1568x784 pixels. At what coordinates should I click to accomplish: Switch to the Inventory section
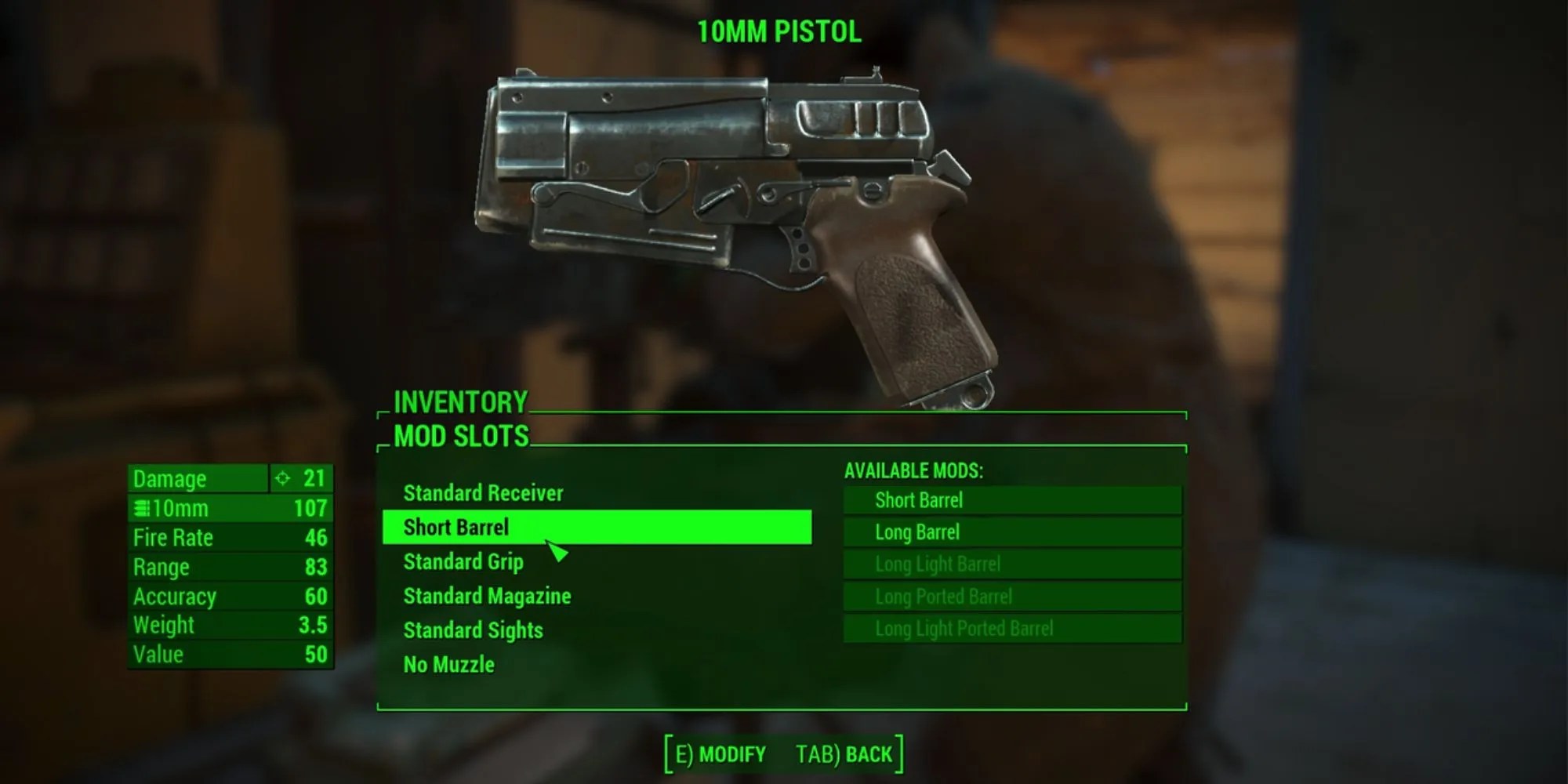[x=460, y=403]
